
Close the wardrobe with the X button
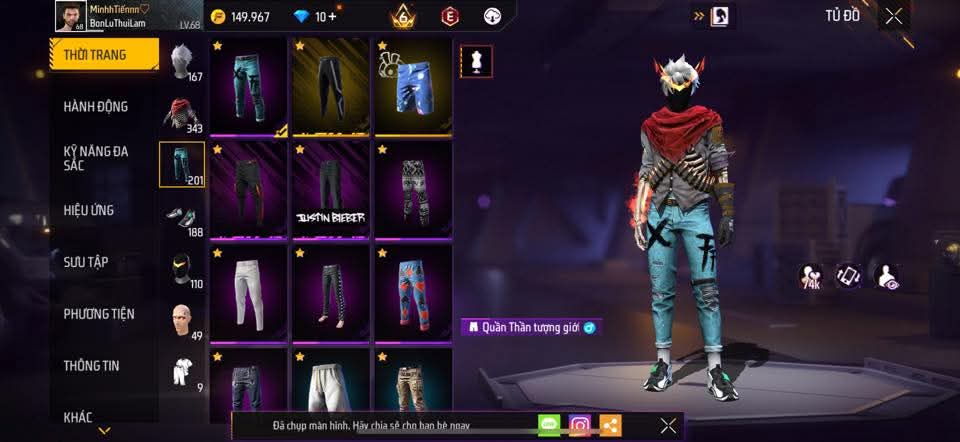[x=893, y=16]
